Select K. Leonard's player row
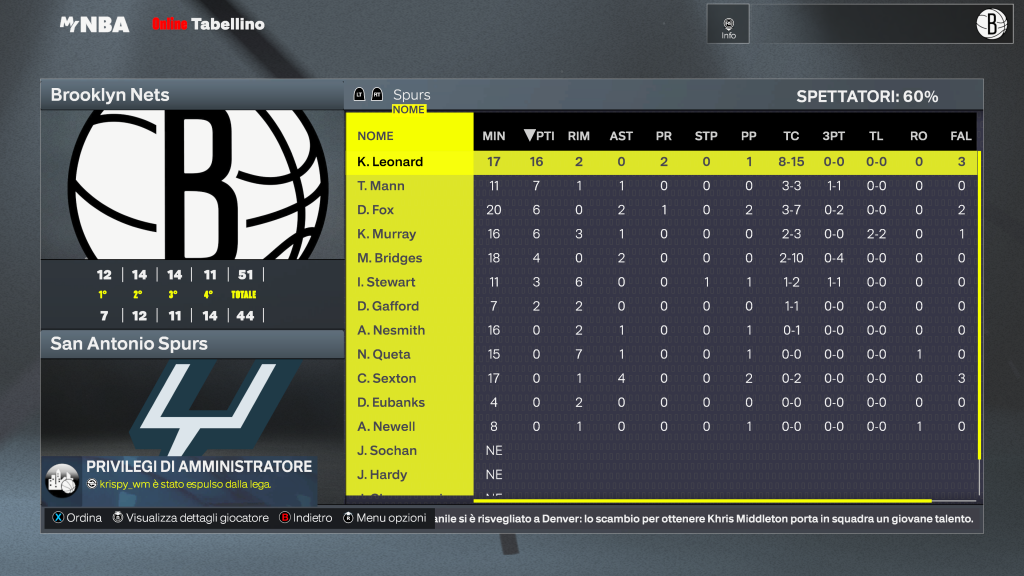This screenshot has width=1024, height=576. (391, 162)
